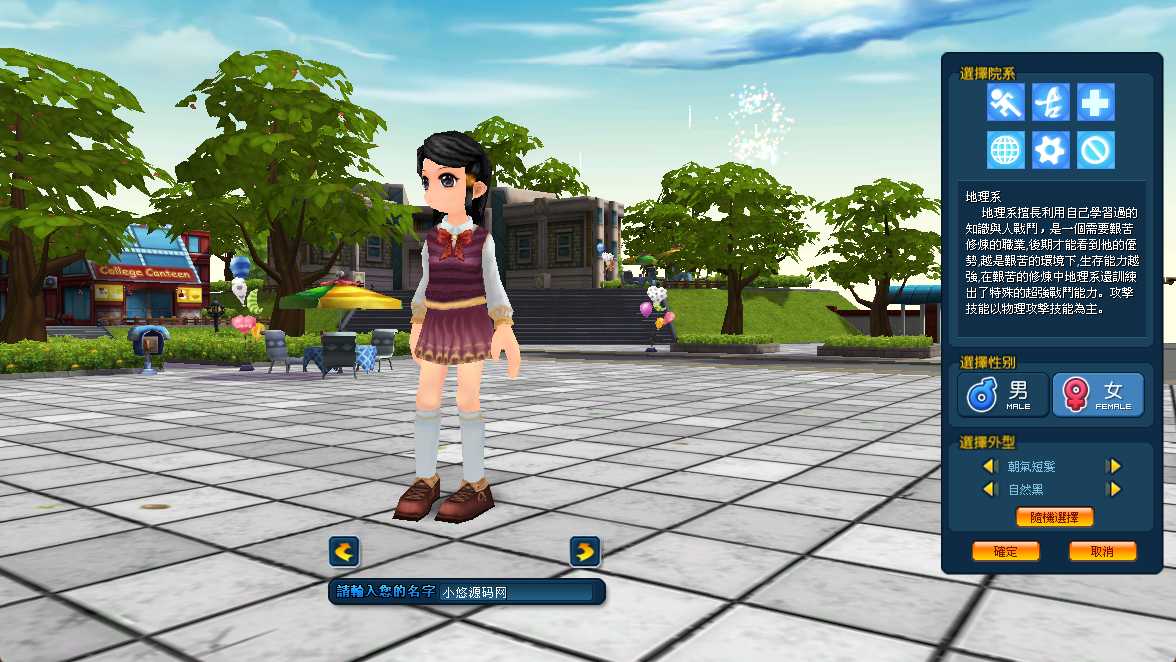
Task: Cancel character creation with 取消
Action: 1102,551
